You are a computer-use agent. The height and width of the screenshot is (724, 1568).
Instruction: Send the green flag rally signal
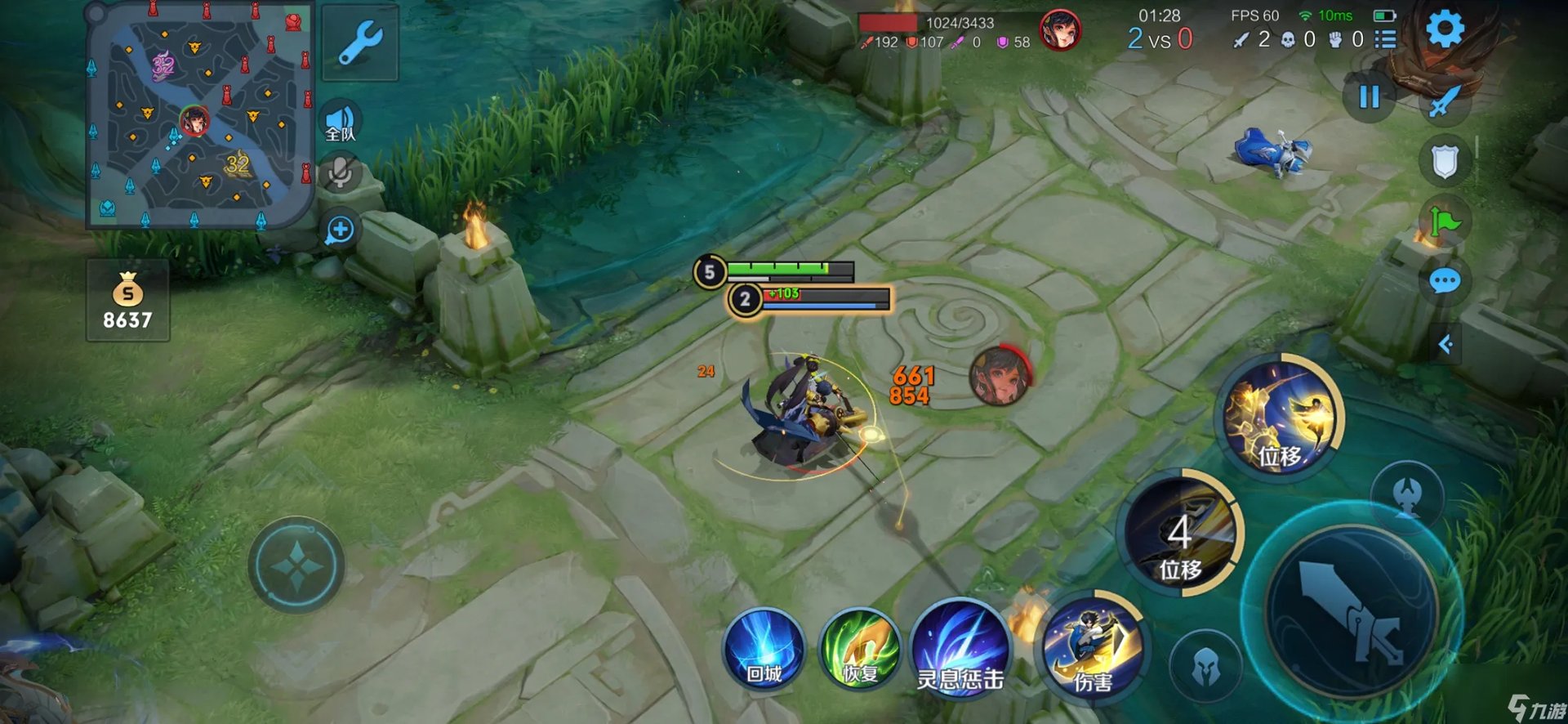(1445, 221)
